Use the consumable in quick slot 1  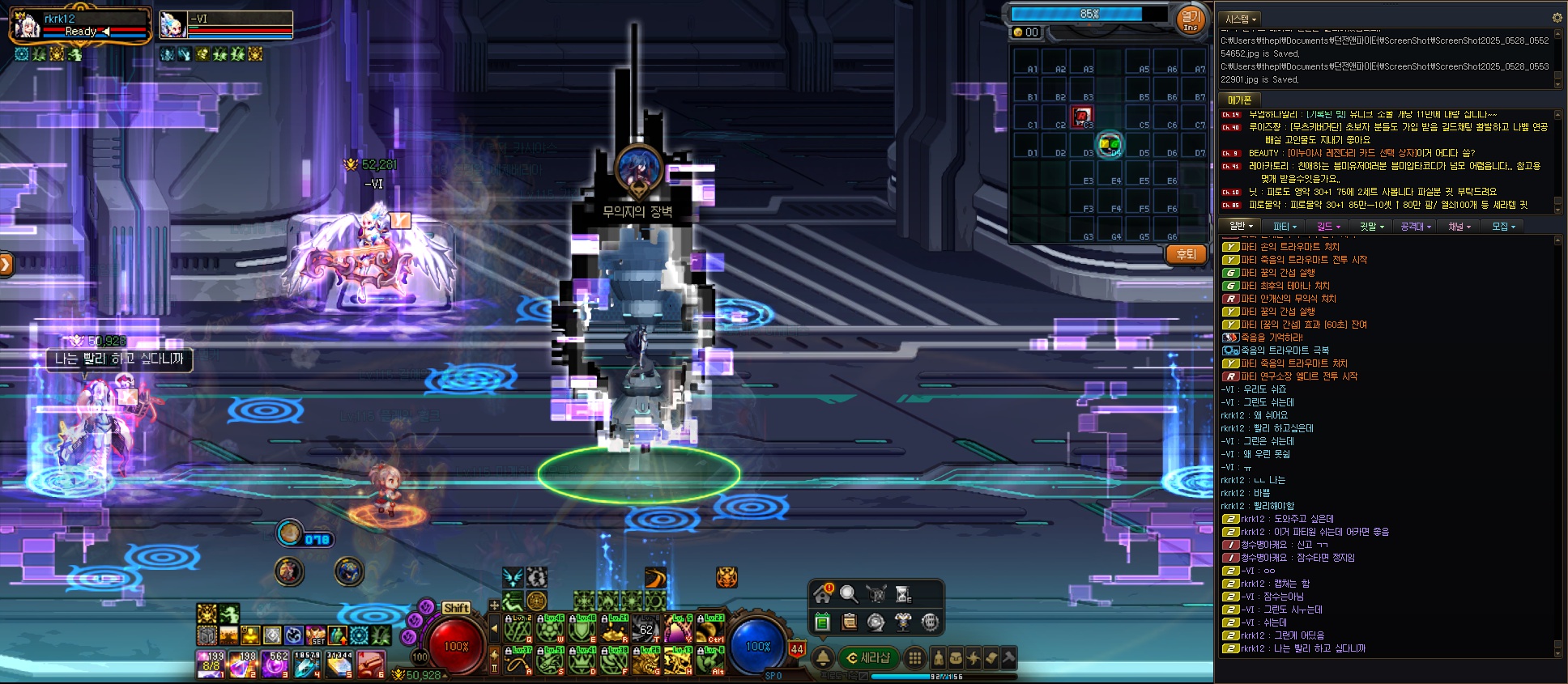211,664
